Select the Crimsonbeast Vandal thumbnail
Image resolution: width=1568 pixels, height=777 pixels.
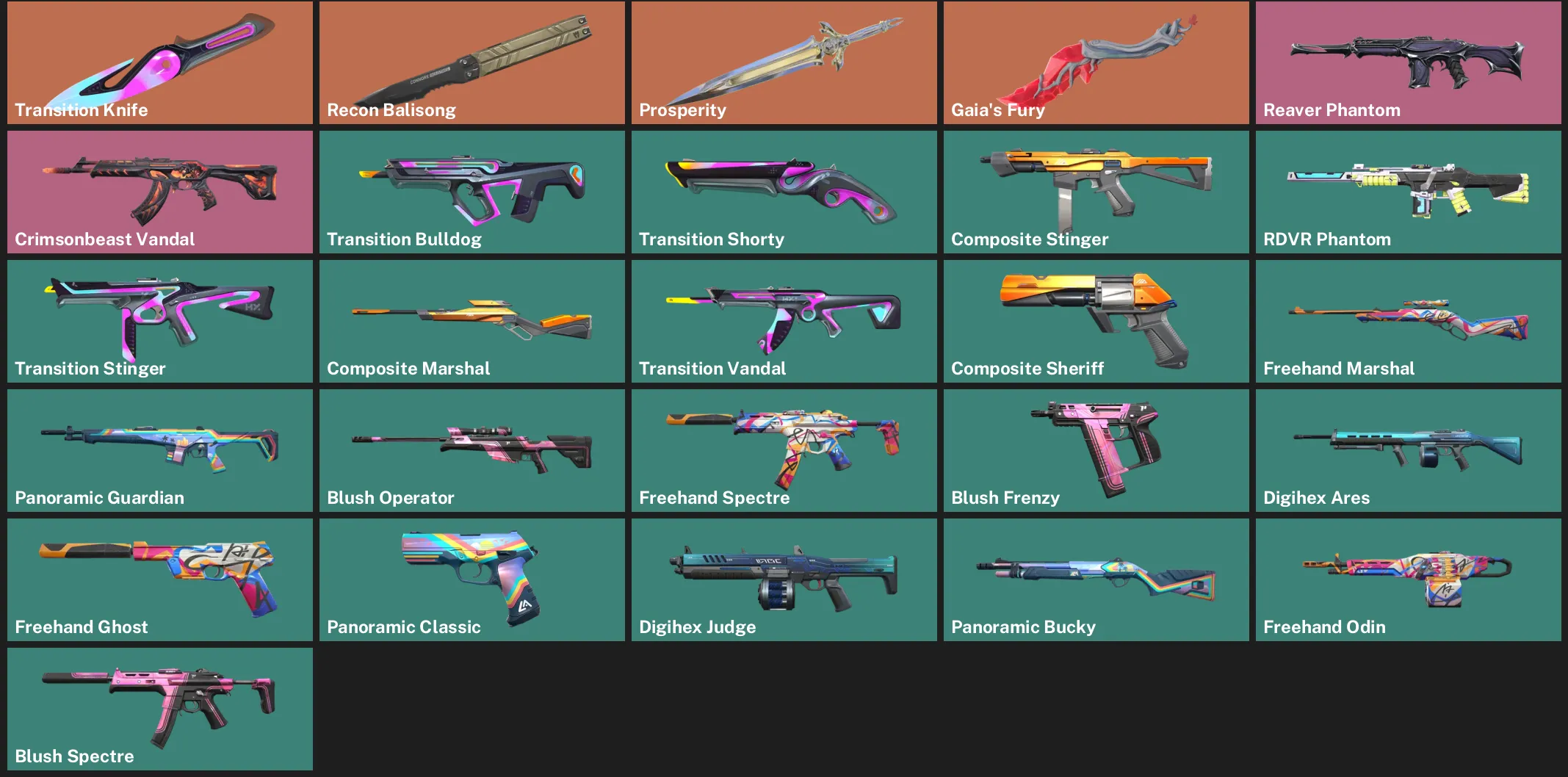[159, 192]
